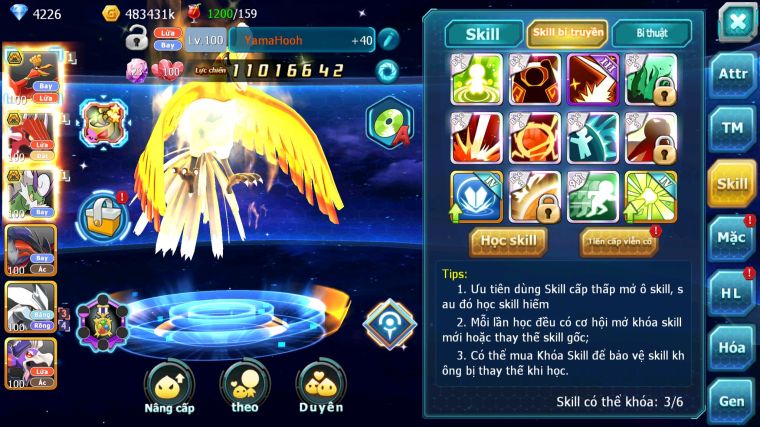
Task: Open the Bí thuật tab
Action: point(651,33)
